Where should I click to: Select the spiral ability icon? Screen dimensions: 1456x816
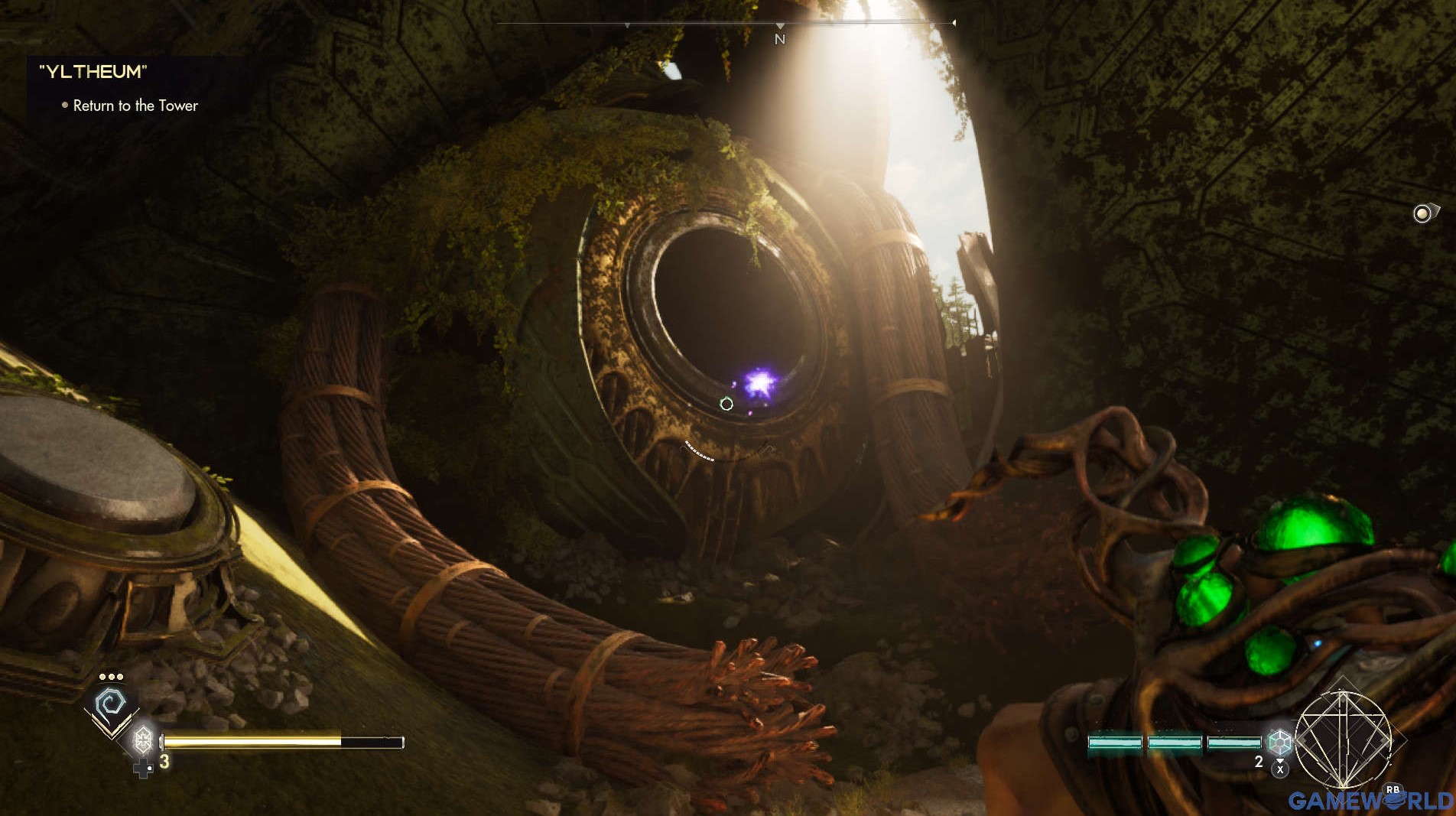pyautogui.click(x=111, y=703)
